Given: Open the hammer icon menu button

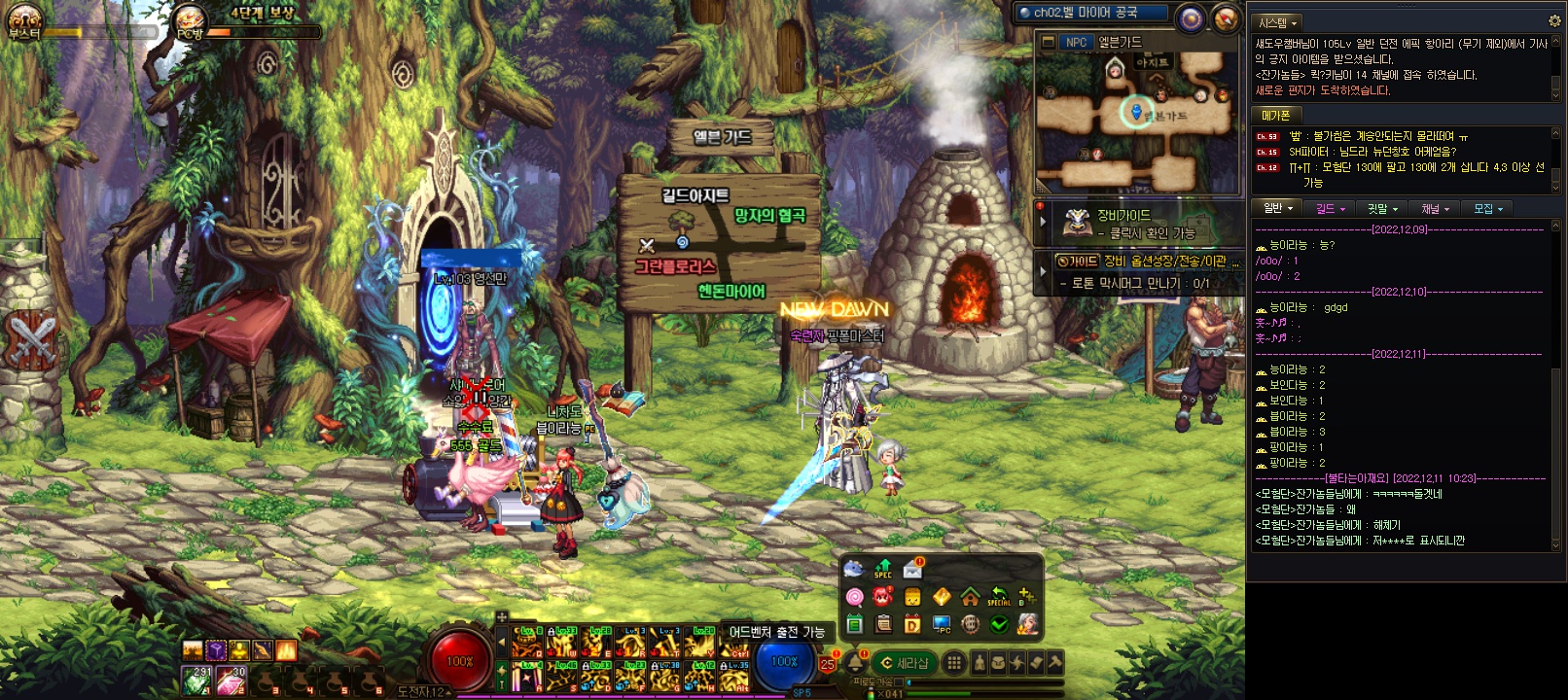Looking at the screenshot, I should pyautogui.click(x=1054, y=663).
